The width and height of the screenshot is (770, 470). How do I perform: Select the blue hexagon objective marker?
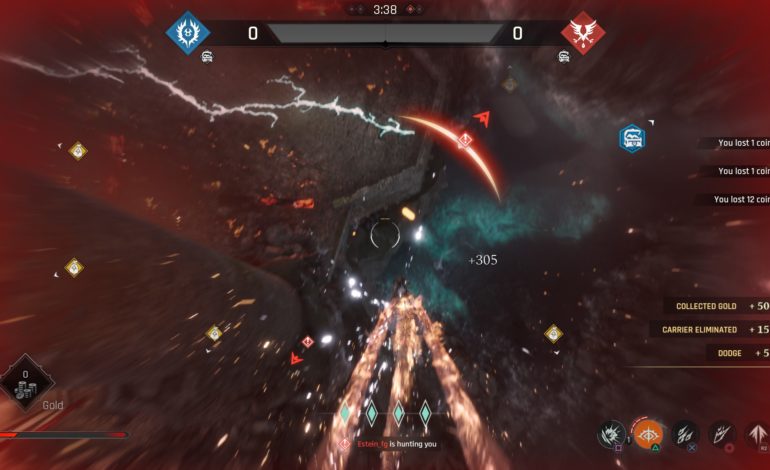[x=631, y=139]
